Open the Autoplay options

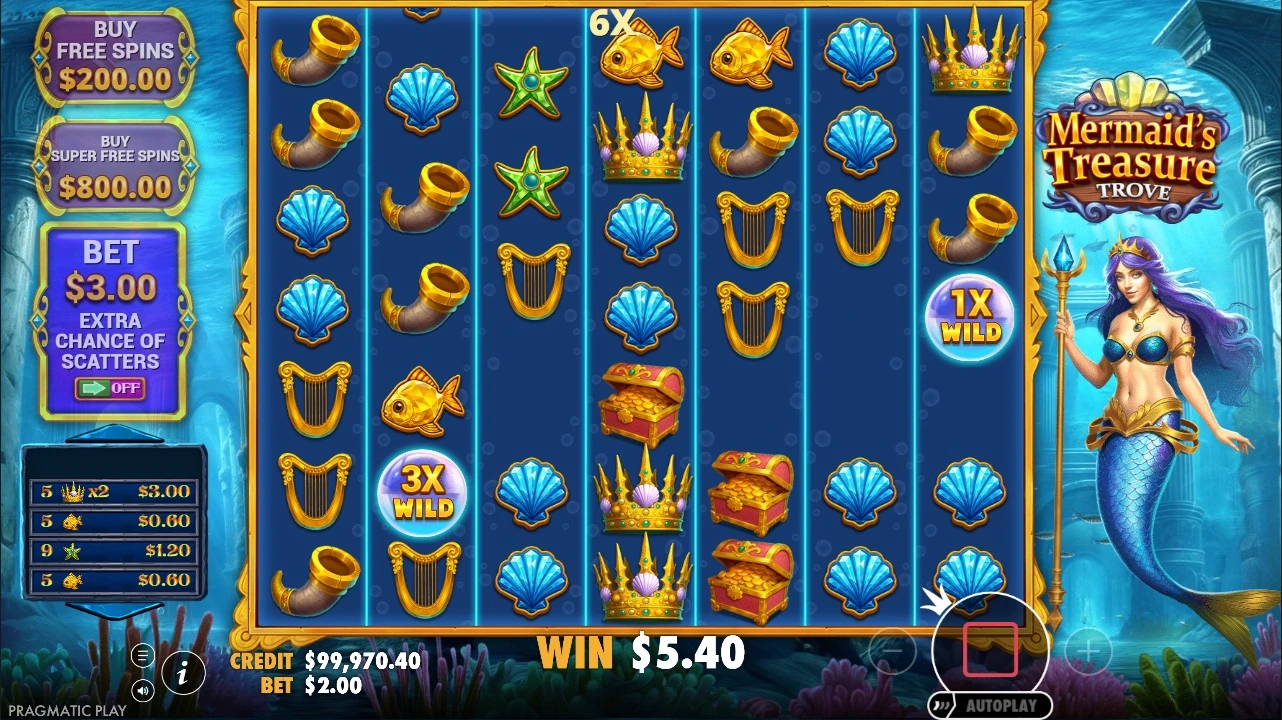[990, 706]
